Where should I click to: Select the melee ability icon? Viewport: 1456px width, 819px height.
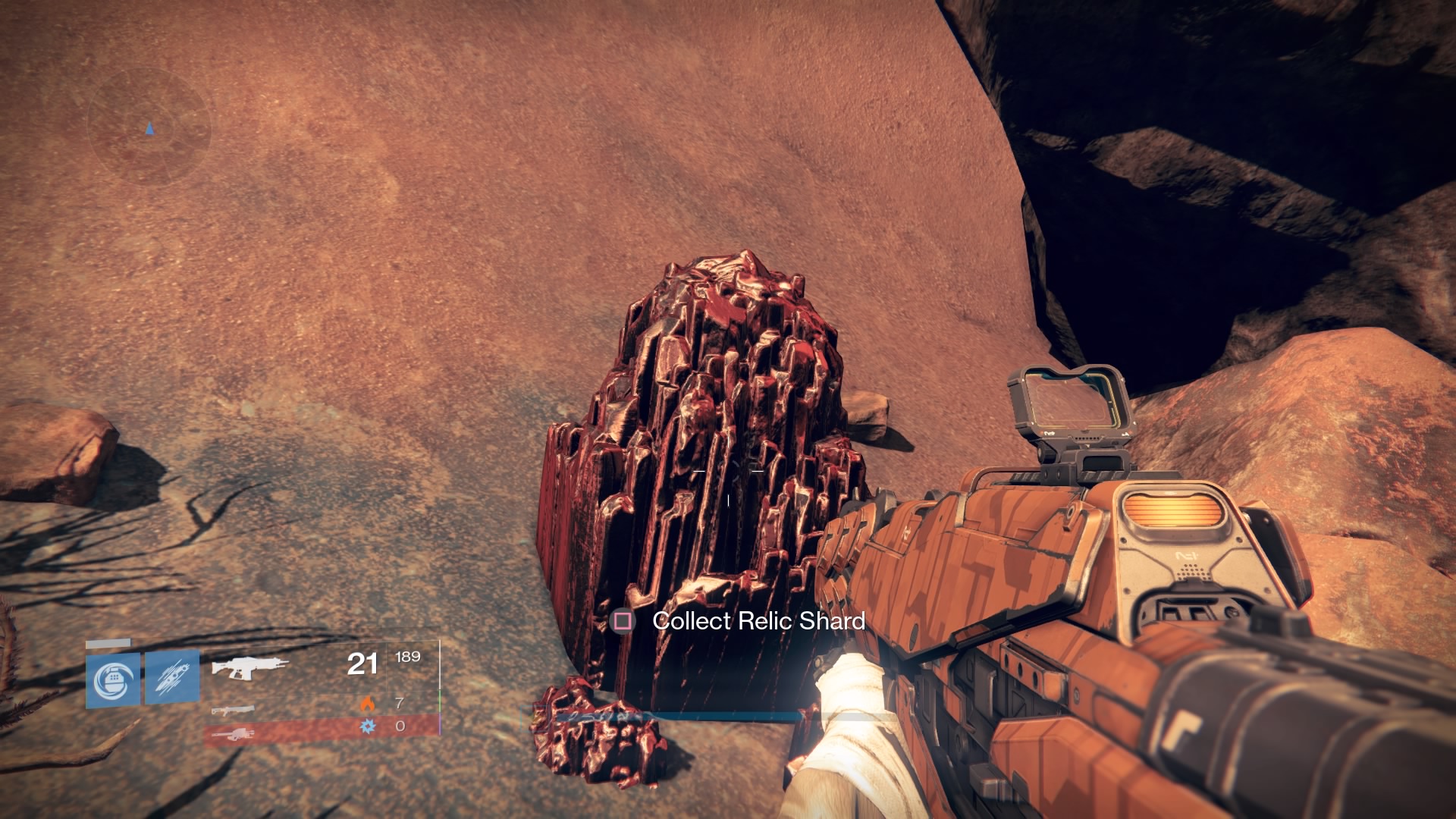172,677
